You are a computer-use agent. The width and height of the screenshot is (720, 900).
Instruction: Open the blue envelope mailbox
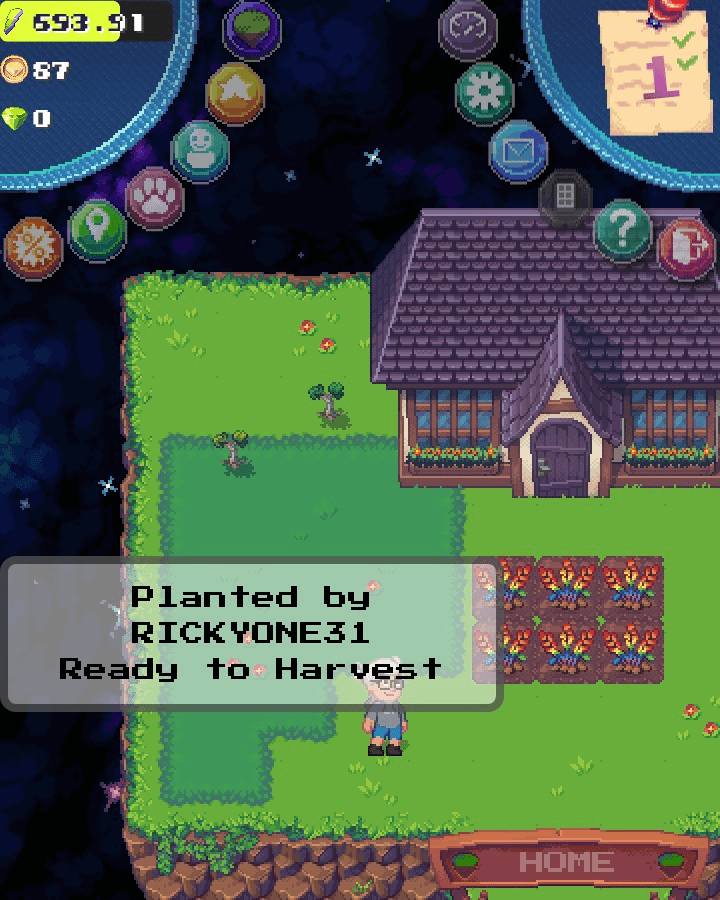pyautogui.click(x=518, y=151)
